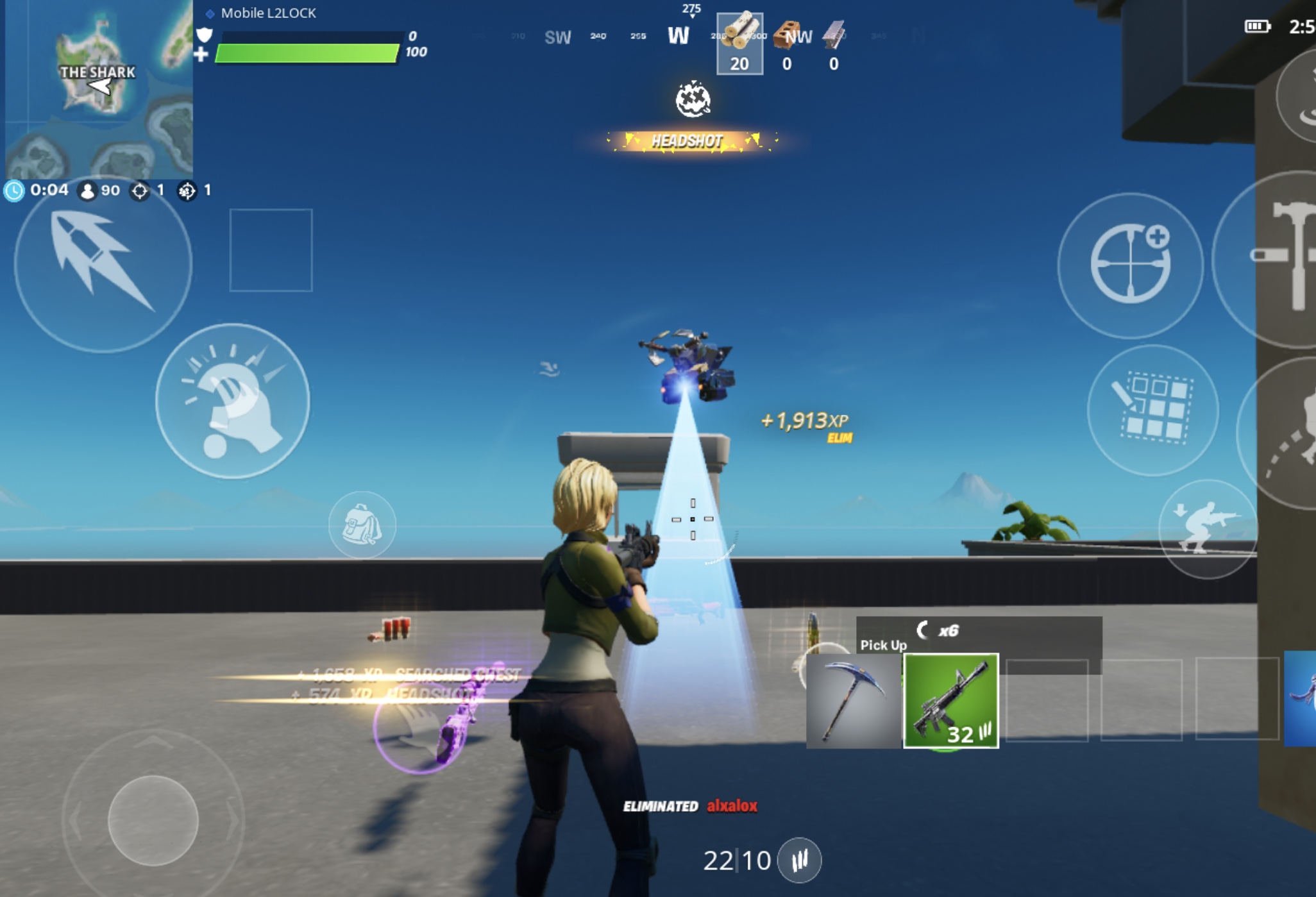Tap the movement joystick thumb pad
1316x897 pixels.
(x=153, y=820)
